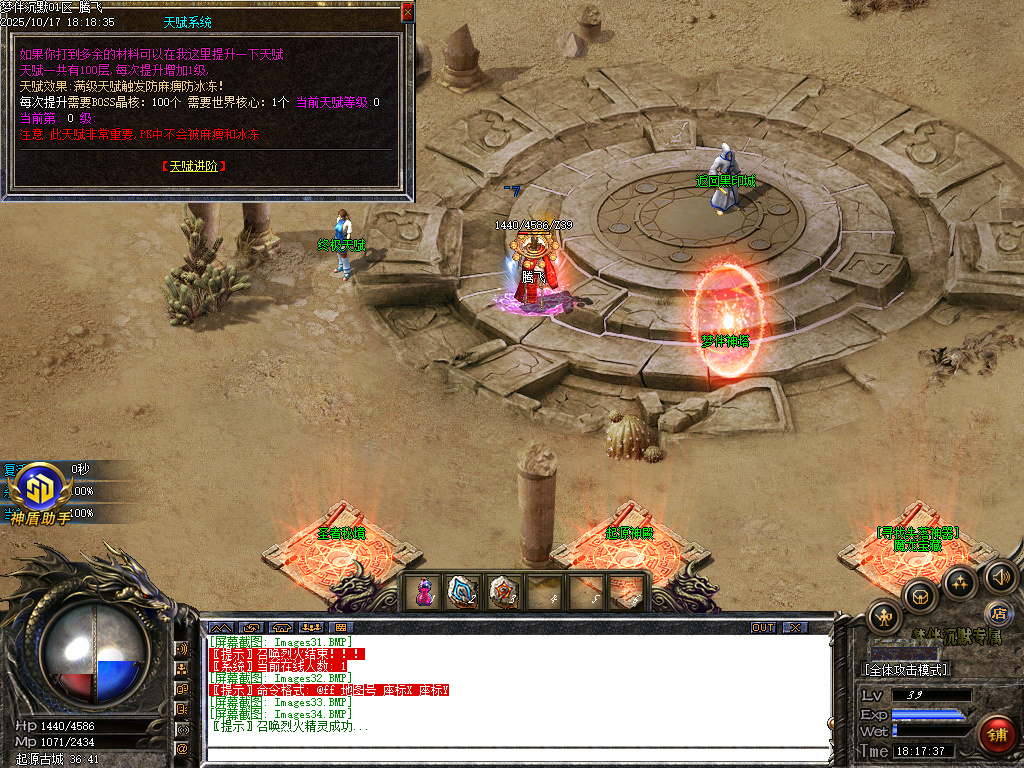Use the red potion in hotbar slot 1
Screen dimensions: 1024x768
pos(426,591)
